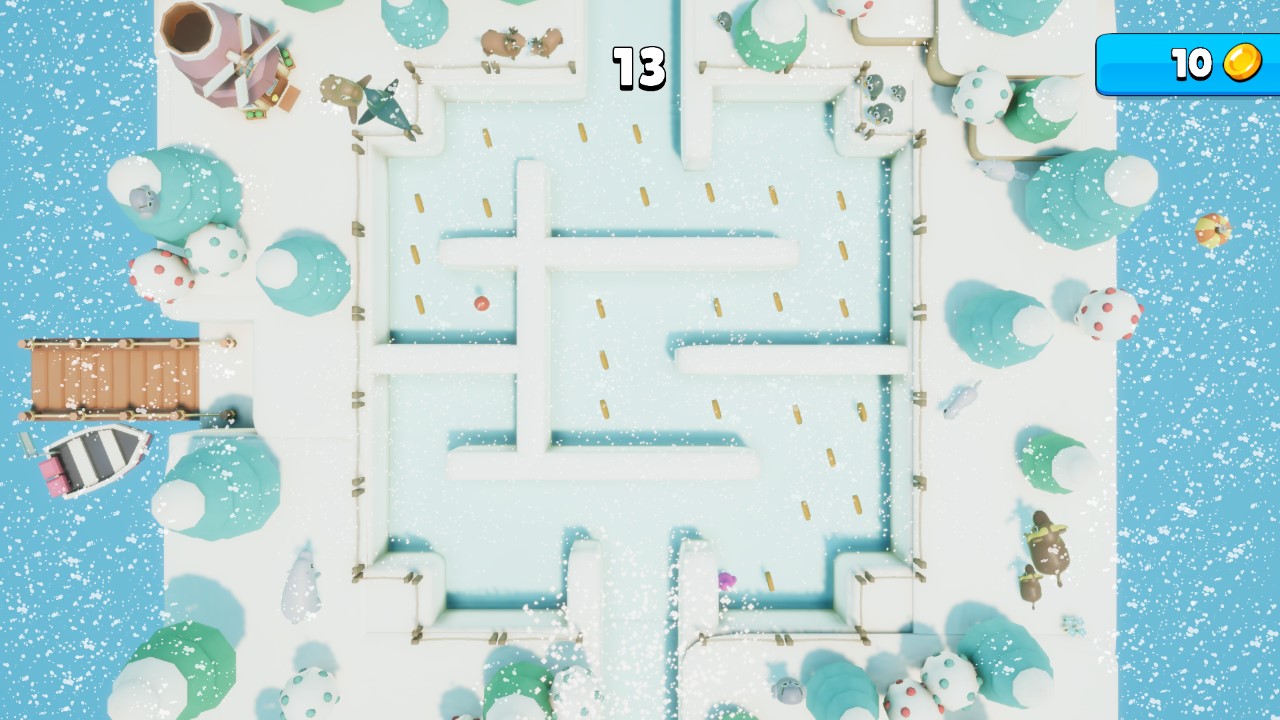This screenshot has width=1280, height=720.
Task: Select the orange fish in the right water
Action: click(x=1213, y=232)
